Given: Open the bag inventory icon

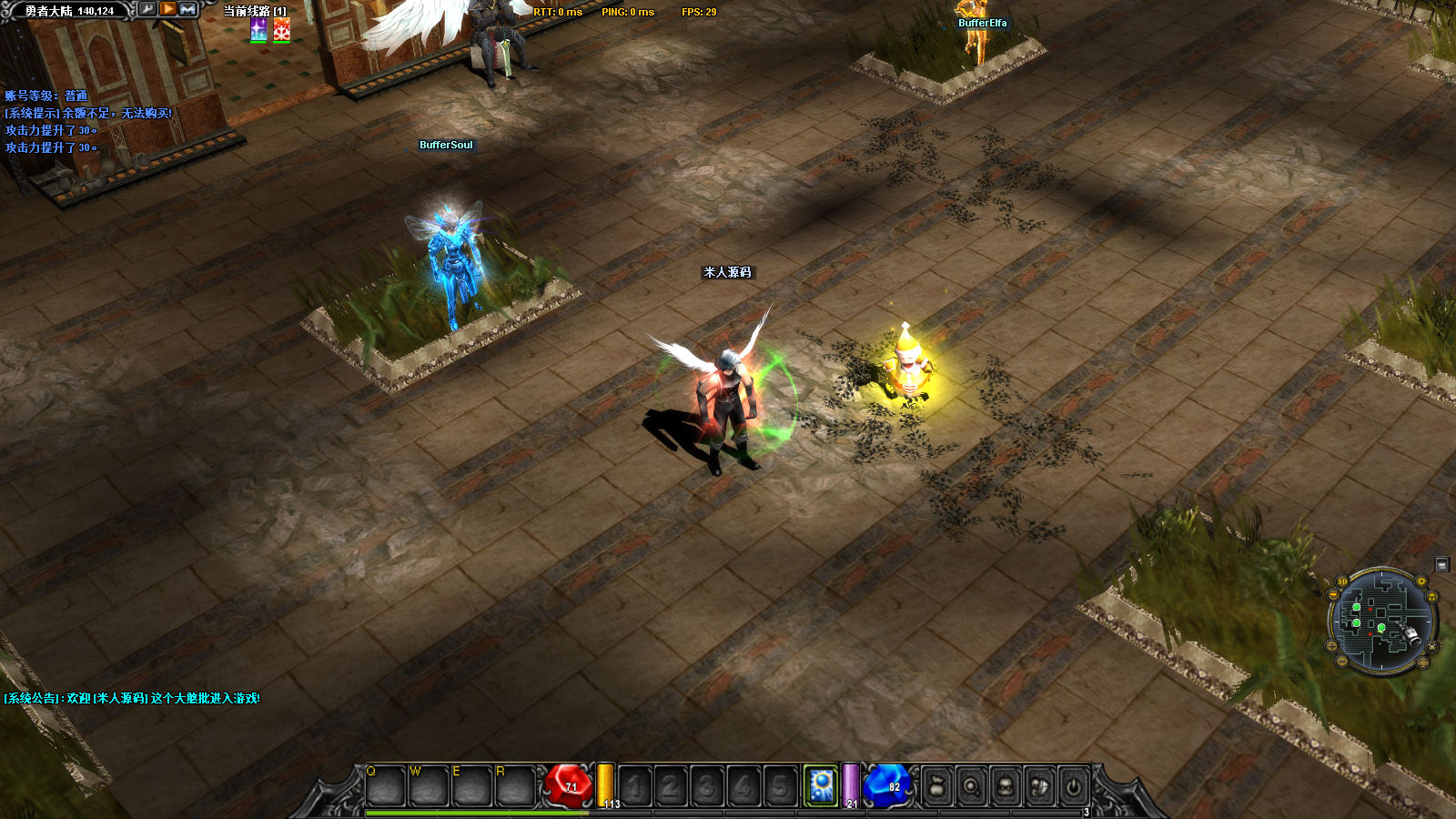Looking at the screenshot, I should click(936, 786).
